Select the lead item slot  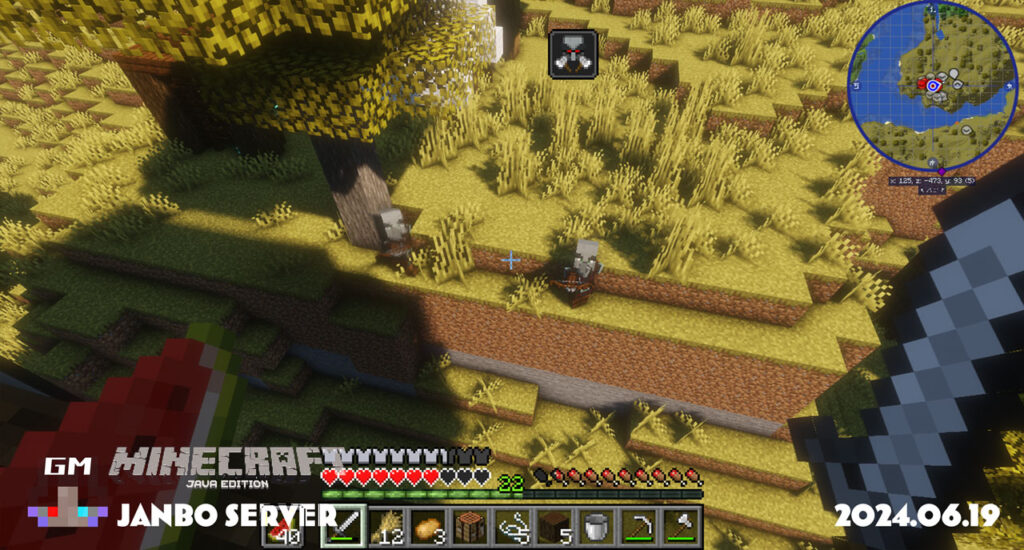pos(513,525)
